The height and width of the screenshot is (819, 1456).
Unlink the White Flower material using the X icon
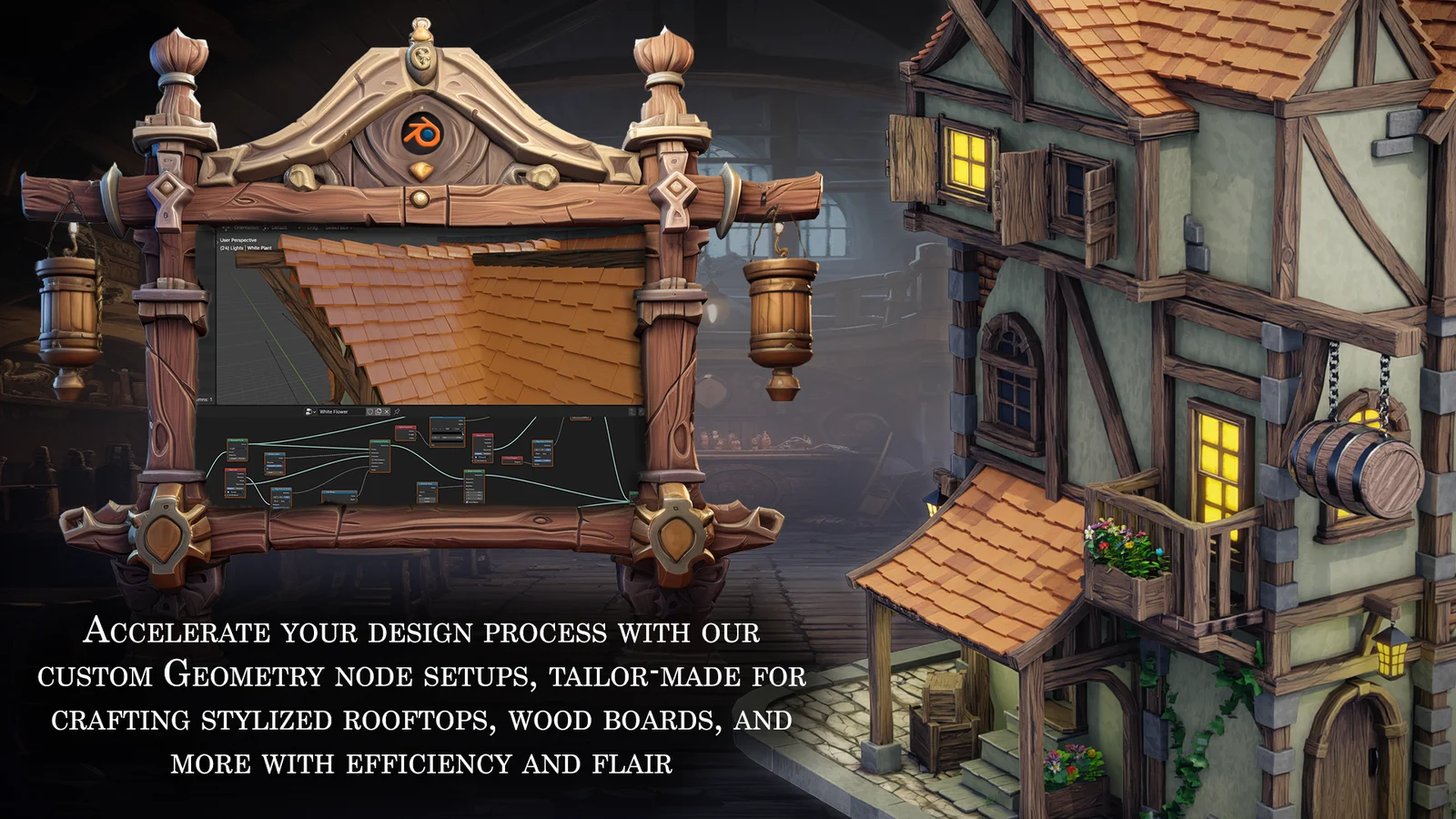pos(387,411)
